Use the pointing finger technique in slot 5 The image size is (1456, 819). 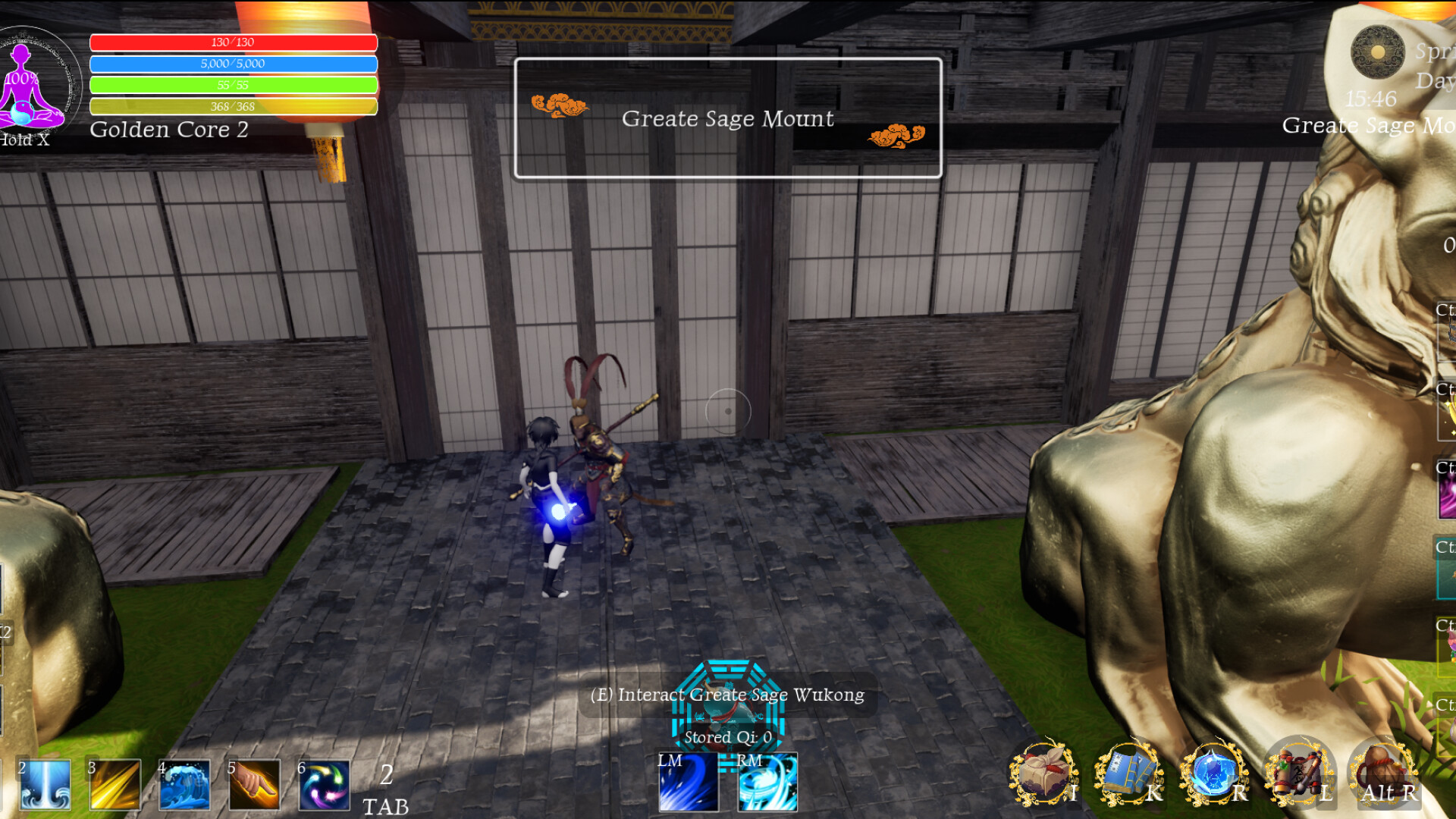(x=254, y=784)
